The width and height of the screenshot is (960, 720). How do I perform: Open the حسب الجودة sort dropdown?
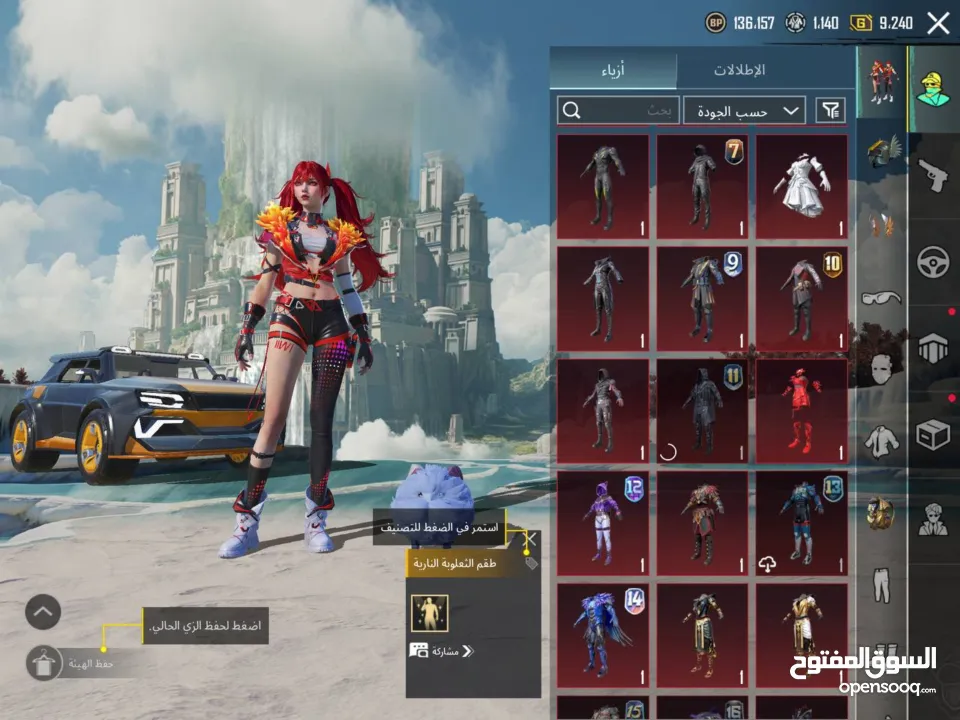(x=745, y=110)
